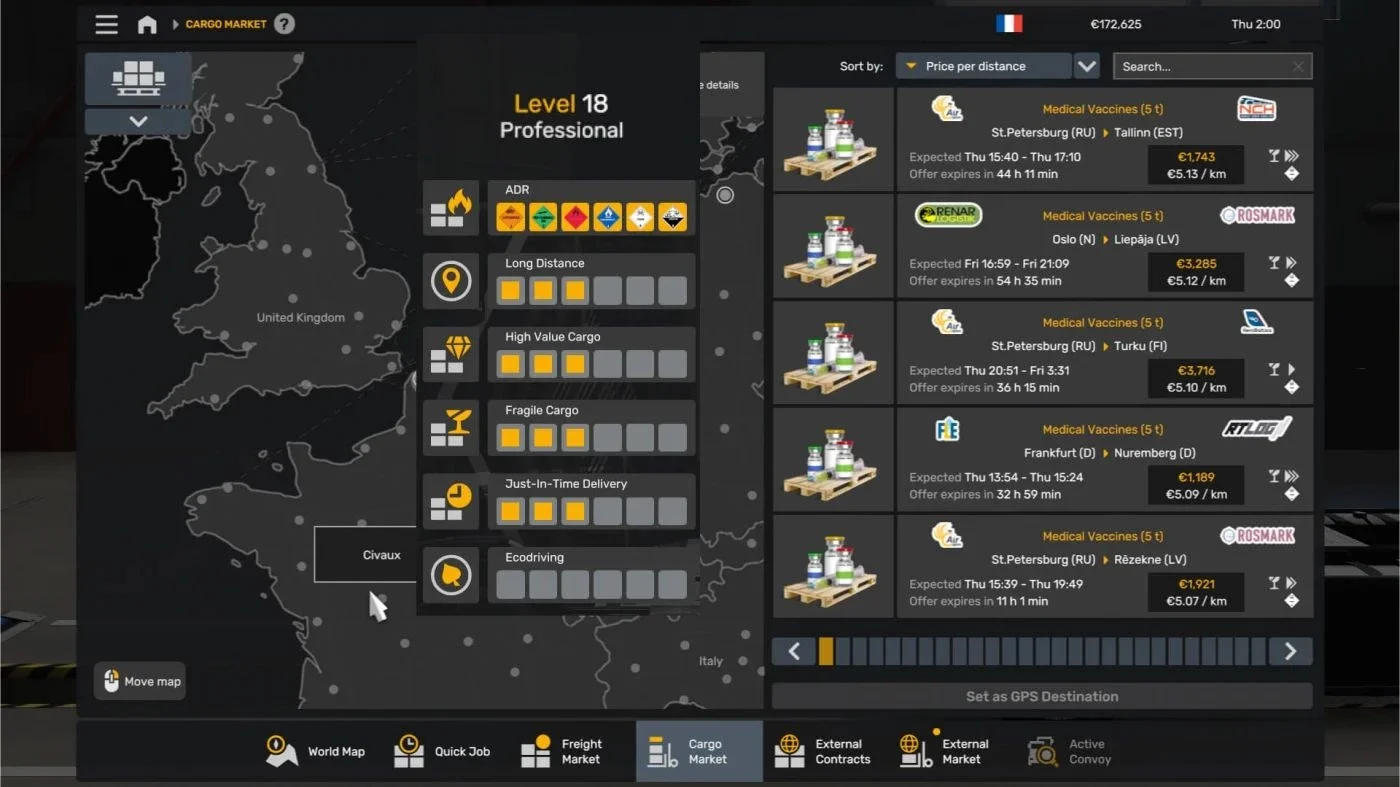Screen dimensions: 1400x787
Task: Click the map grid layout icon top-left
Action: click(x=137, y=78)
